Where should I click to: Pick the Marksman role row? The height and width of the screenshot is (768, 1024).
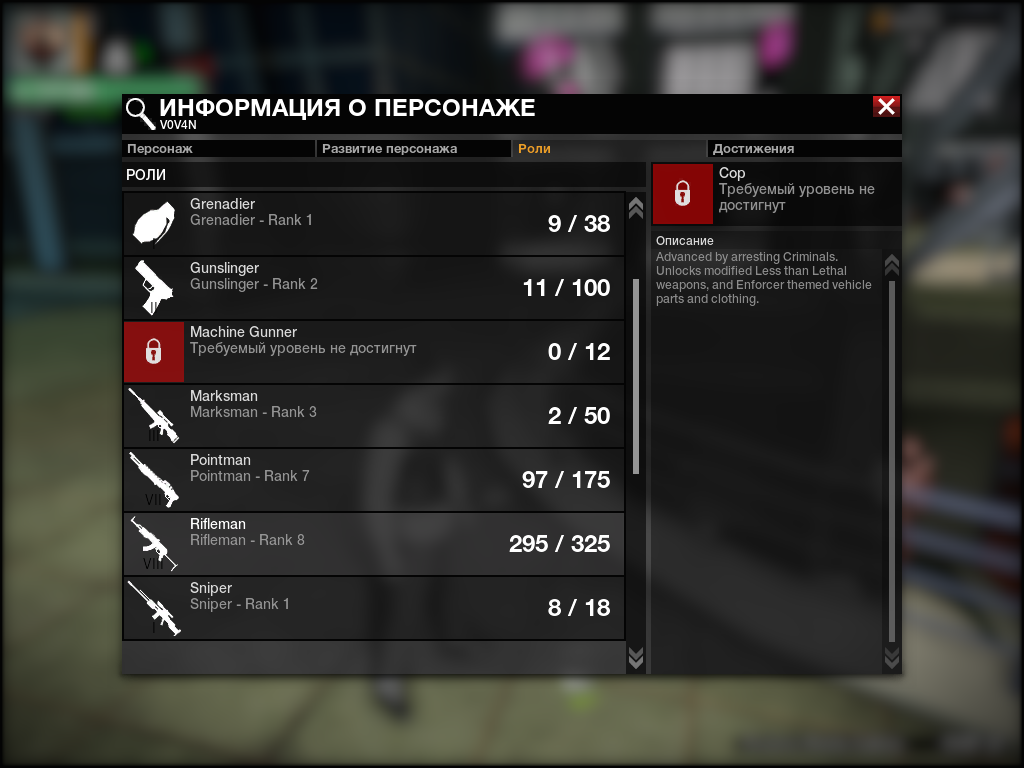374,416
